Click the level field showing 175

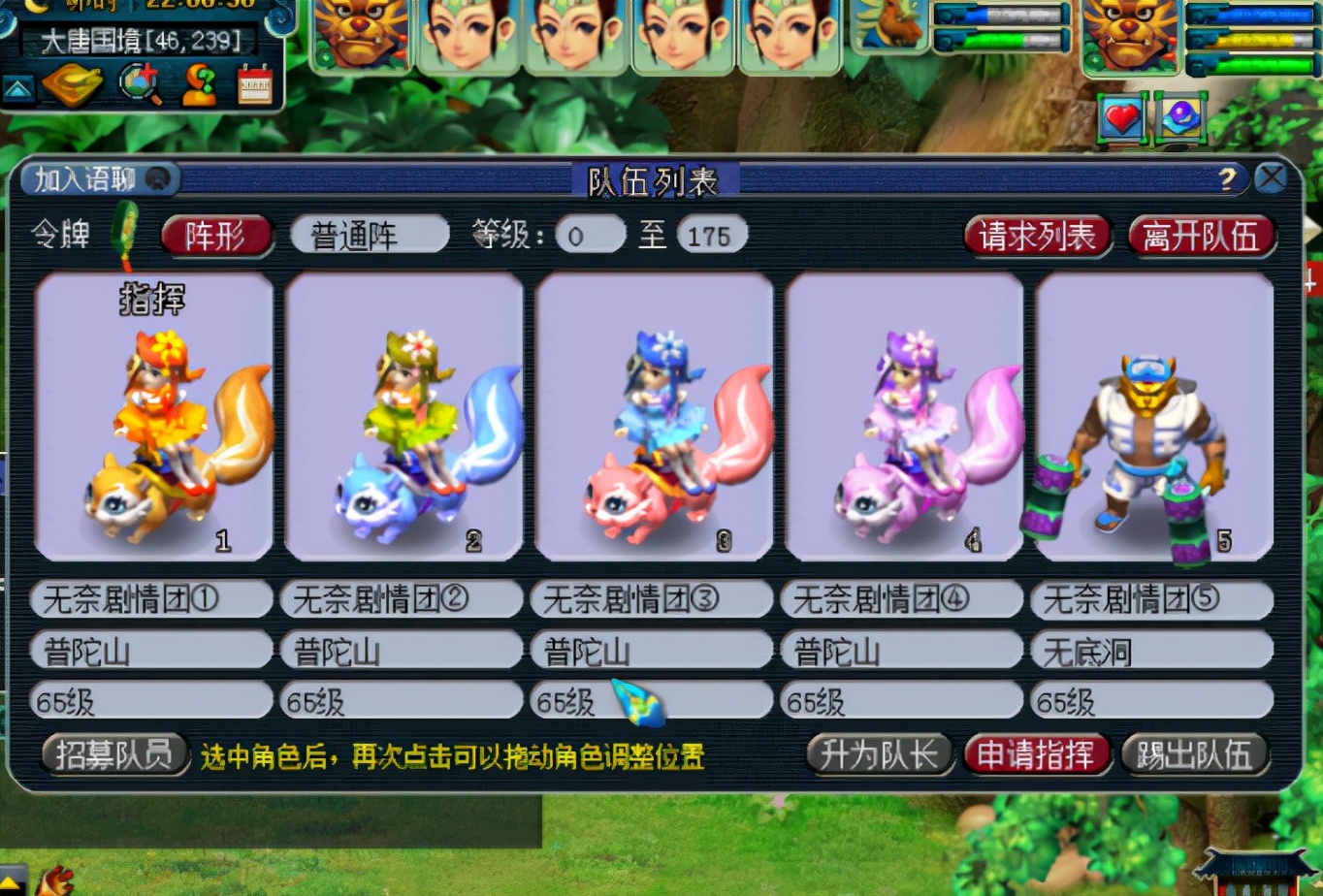tap(715, 235)
